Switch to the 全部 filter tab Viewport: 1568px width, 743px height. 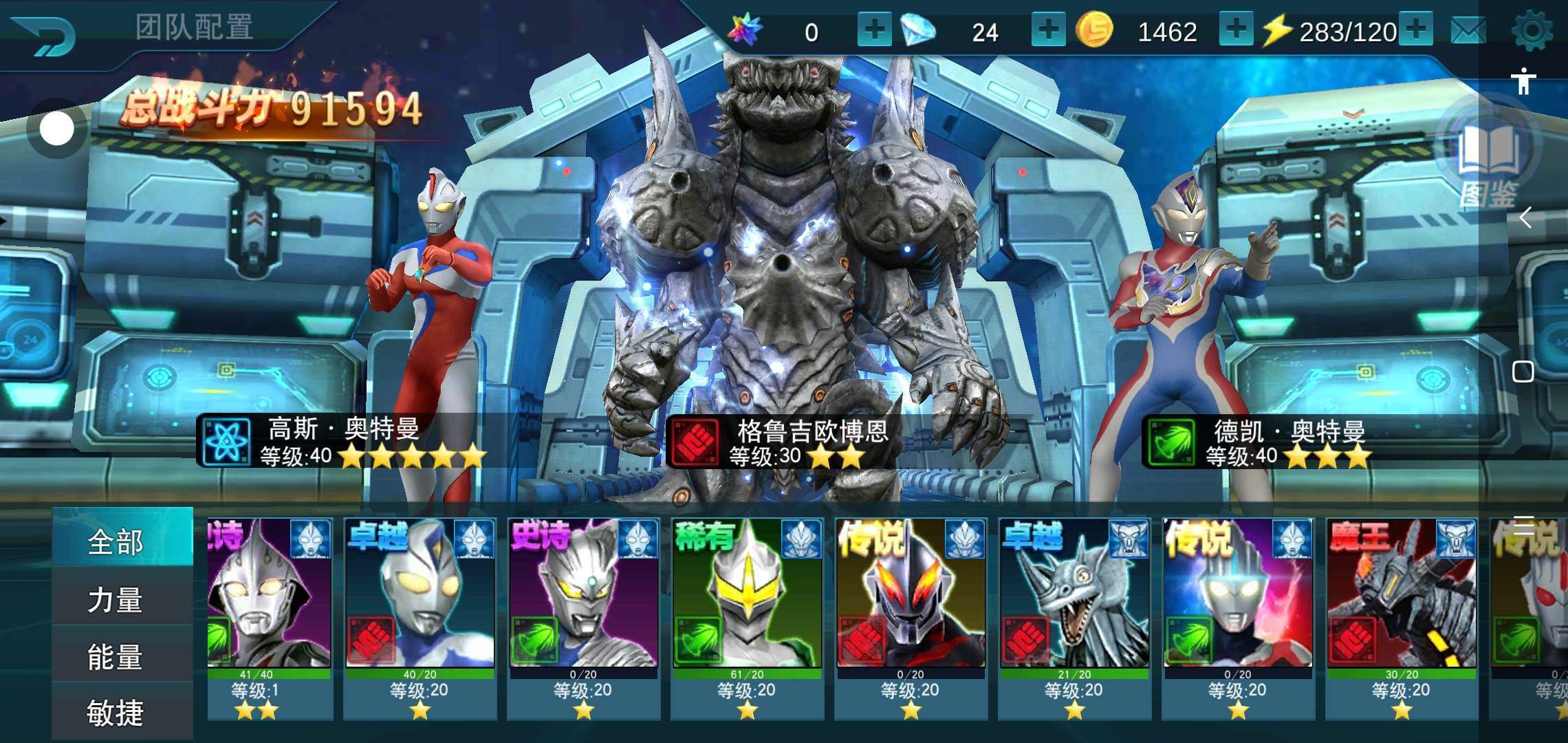point(116,541)
